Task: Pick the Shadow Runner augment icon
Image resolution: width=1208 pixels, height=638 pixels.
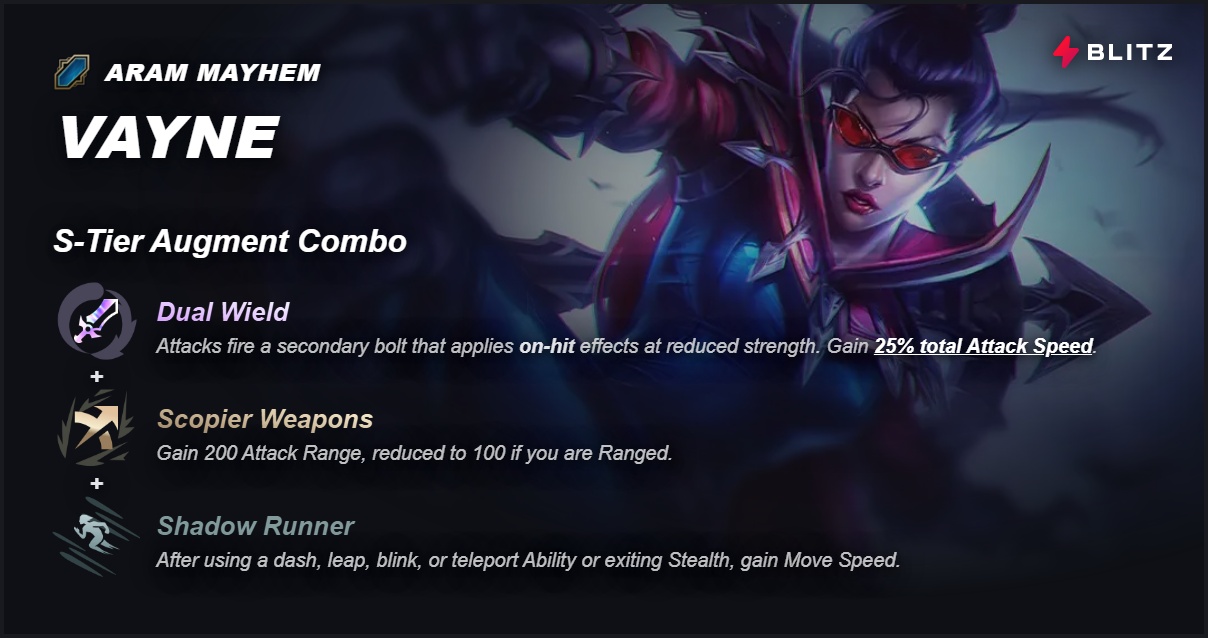Action: pyautogui.click(x=96, y=537)
